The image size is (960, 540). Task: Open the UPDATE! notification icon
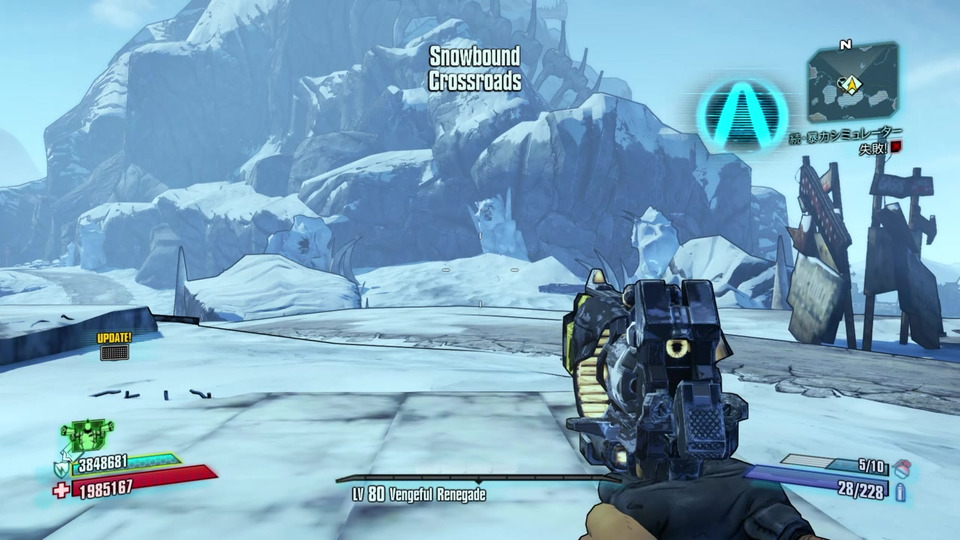(114, 346)
